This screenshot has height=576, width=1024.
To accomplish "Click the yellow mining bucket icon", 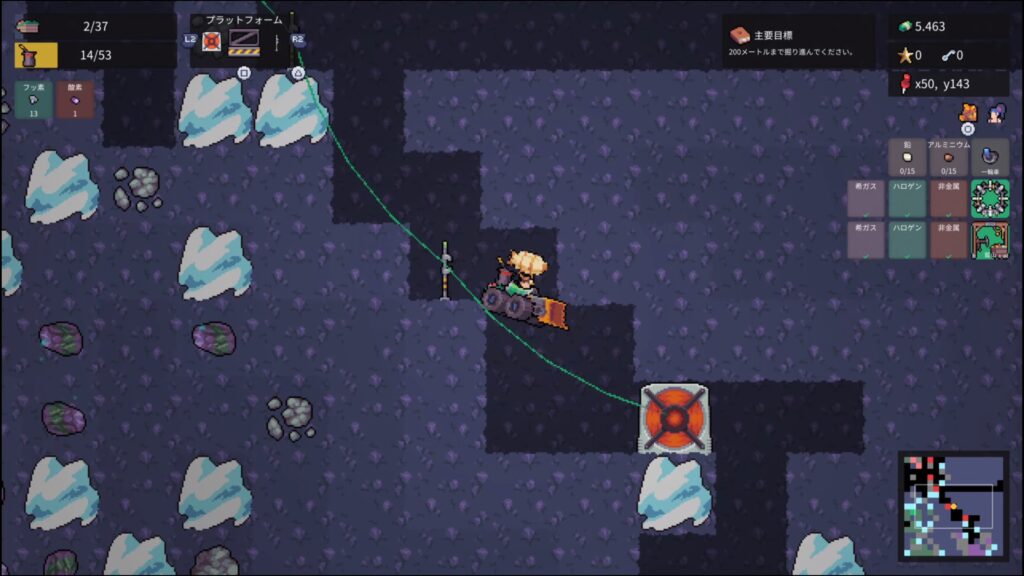I will pyautogui.click(x=36, y=54).
